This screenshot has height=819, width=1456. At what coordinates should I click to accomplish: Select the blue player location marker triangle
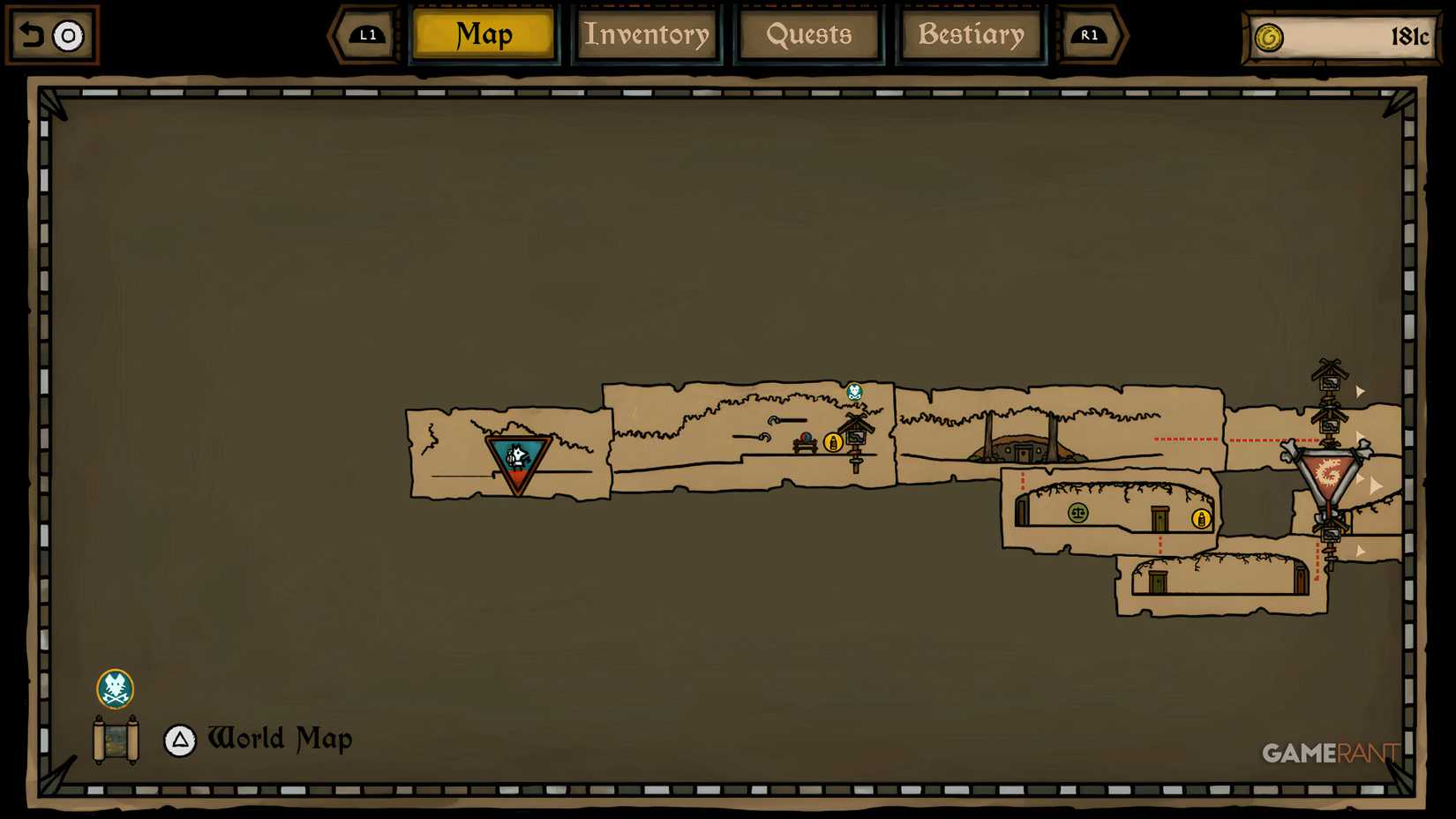pyautogui.click(x=517, y=455)
